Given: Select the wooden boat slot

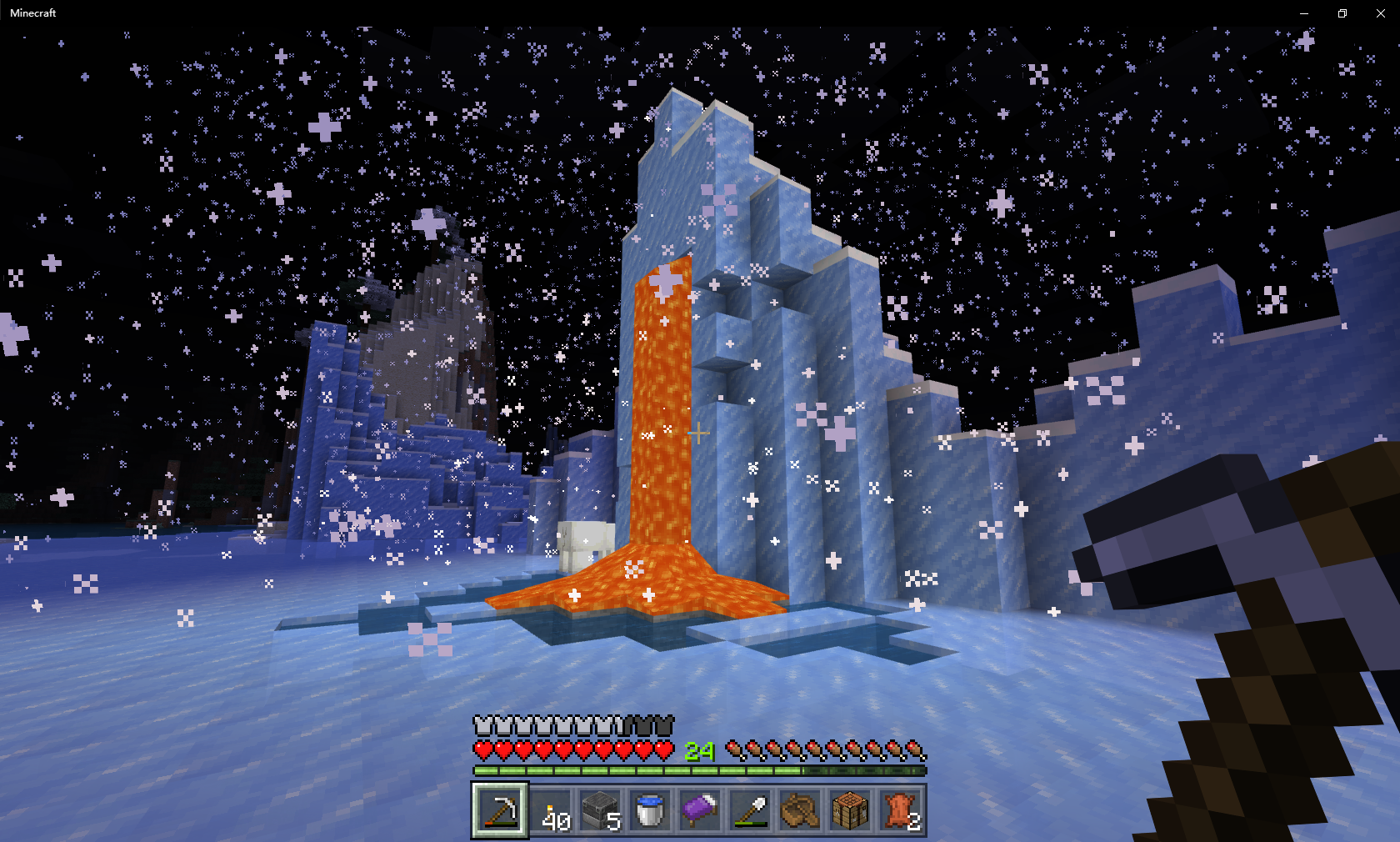Looking at the screenshot, I should [x=800, y=810].
